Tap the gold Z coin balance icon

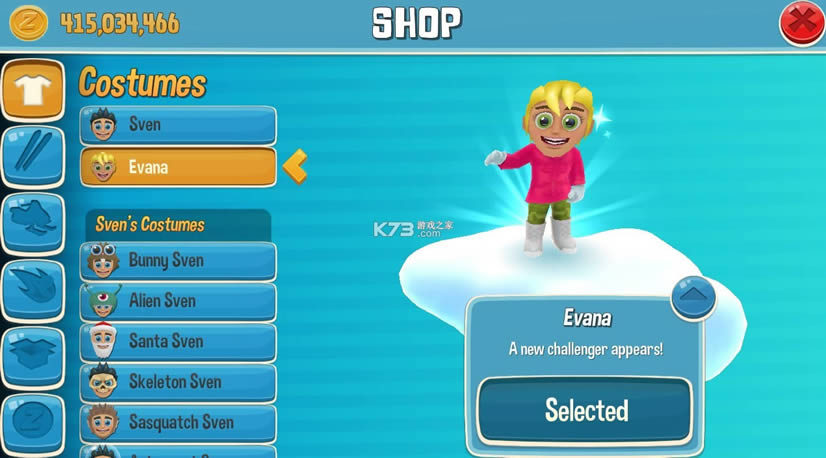(29, 23)
